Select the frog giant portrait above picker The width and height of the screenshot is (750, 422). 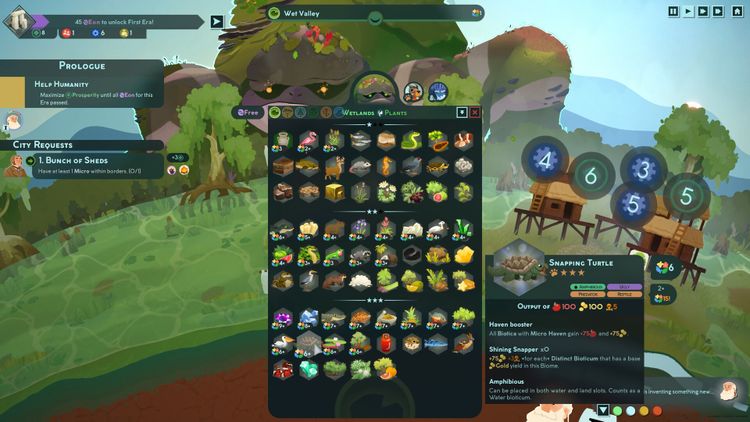[375, 90]
